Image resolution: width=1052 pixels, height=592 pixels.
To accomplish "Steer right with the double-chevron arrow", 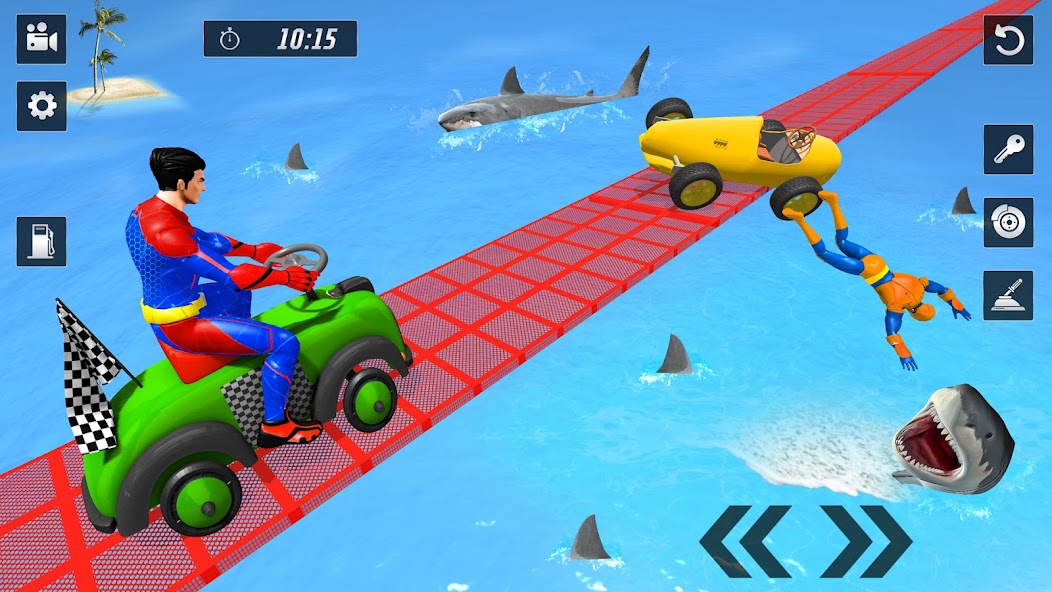I will pyautogui.click(x=866, y=541).
